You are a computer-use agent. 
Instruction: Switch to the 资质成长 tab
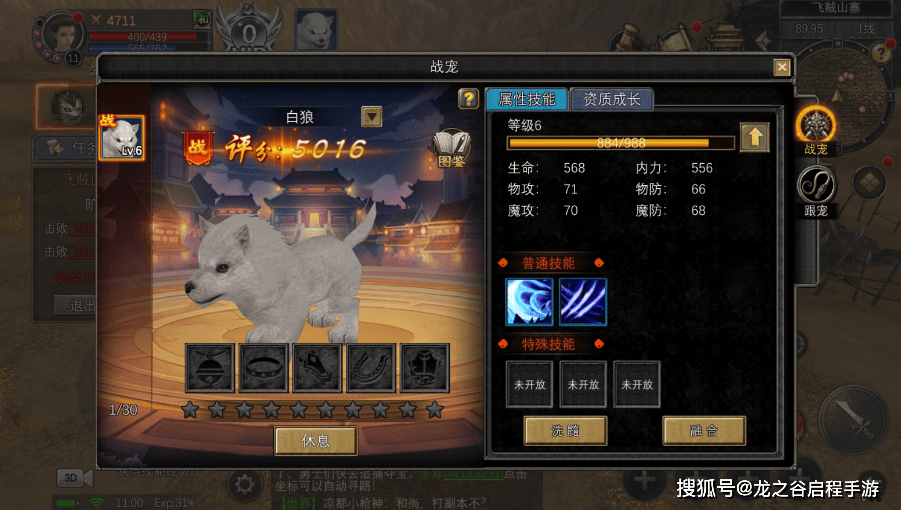pyautogui.click(x=611, y=99)
